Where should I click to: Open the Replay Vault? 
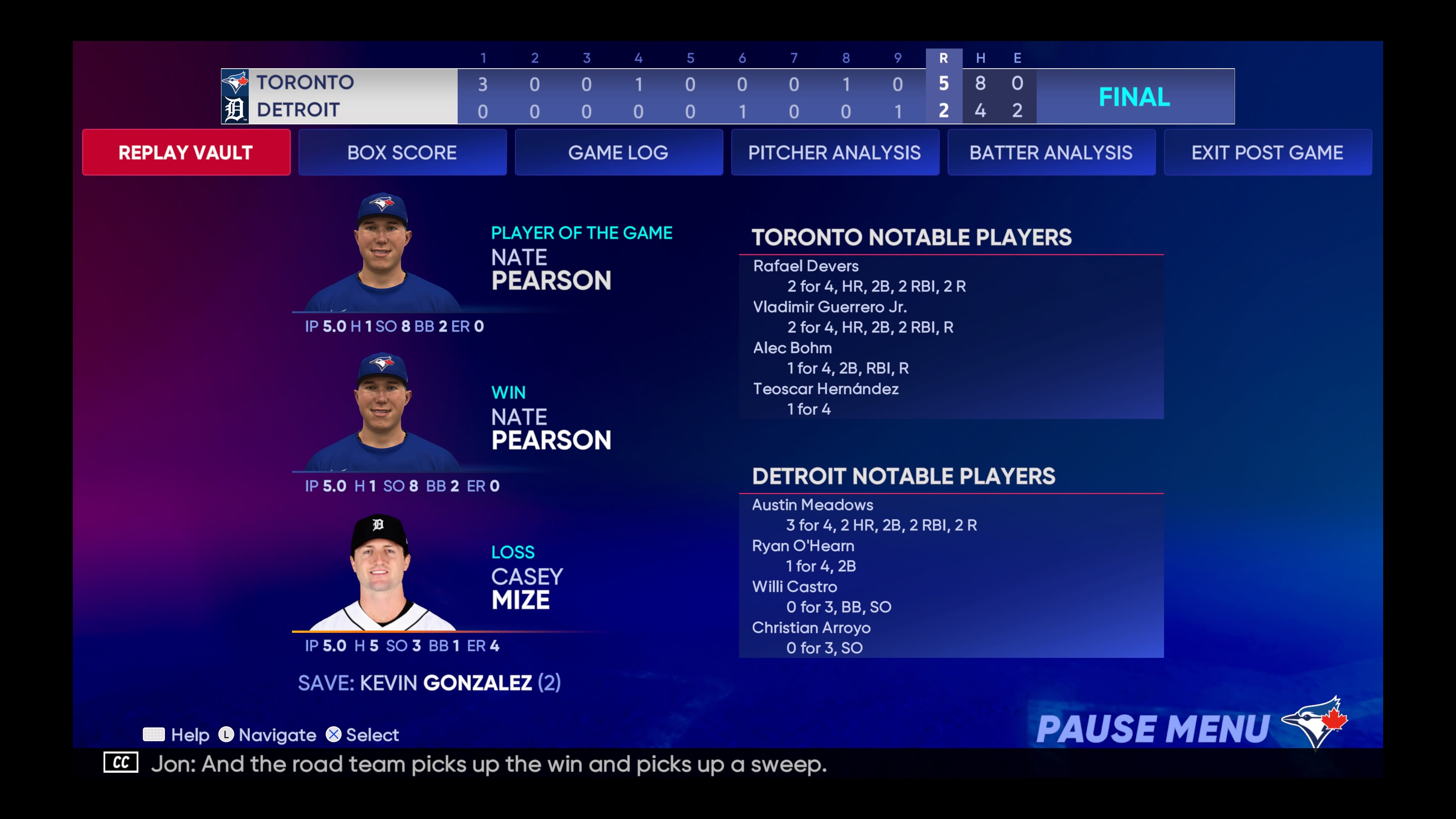click(x=186, y=152)
